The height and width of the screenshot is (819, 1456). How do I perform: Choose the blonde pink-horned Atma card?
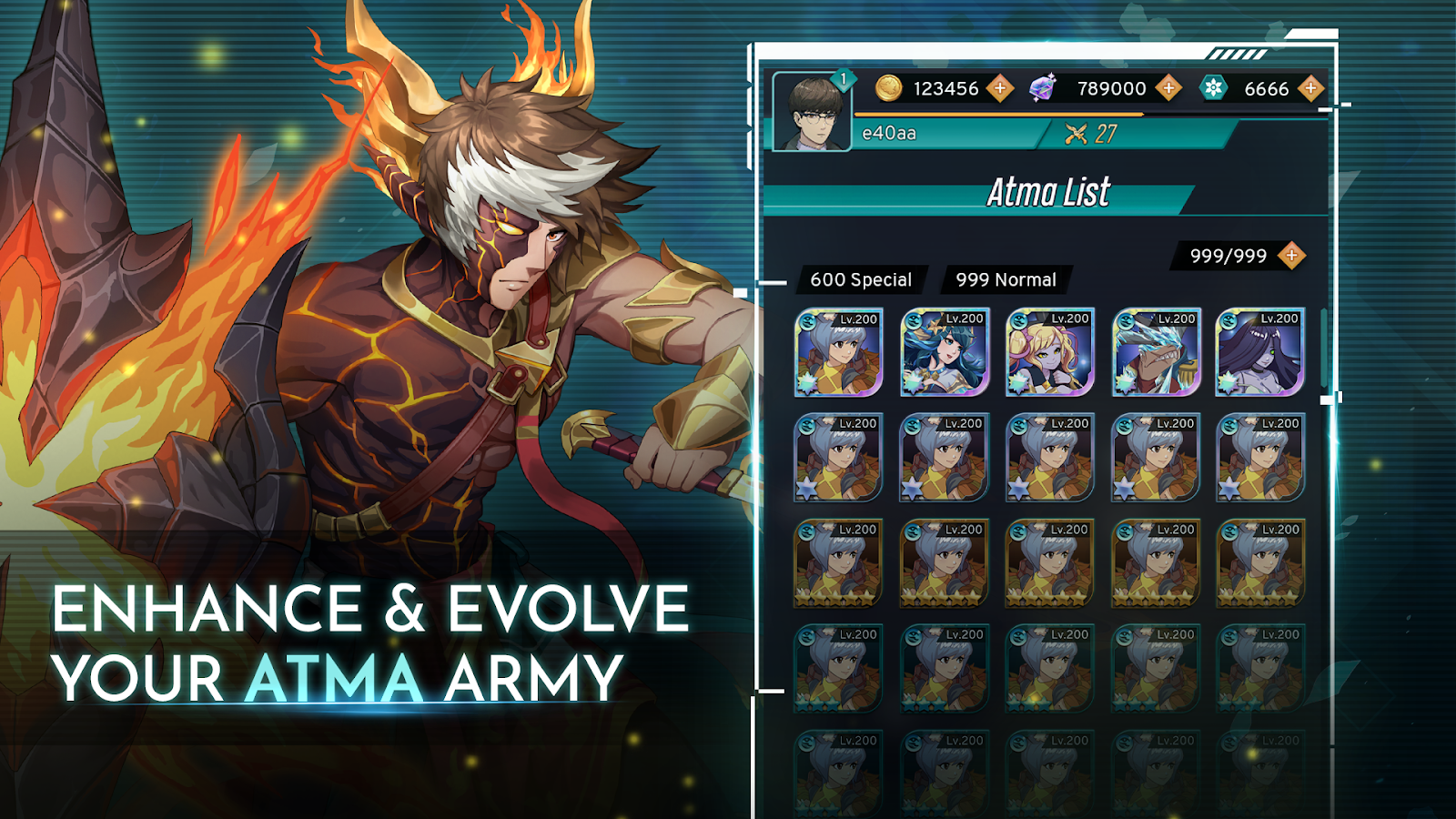tap(1049, 353)
